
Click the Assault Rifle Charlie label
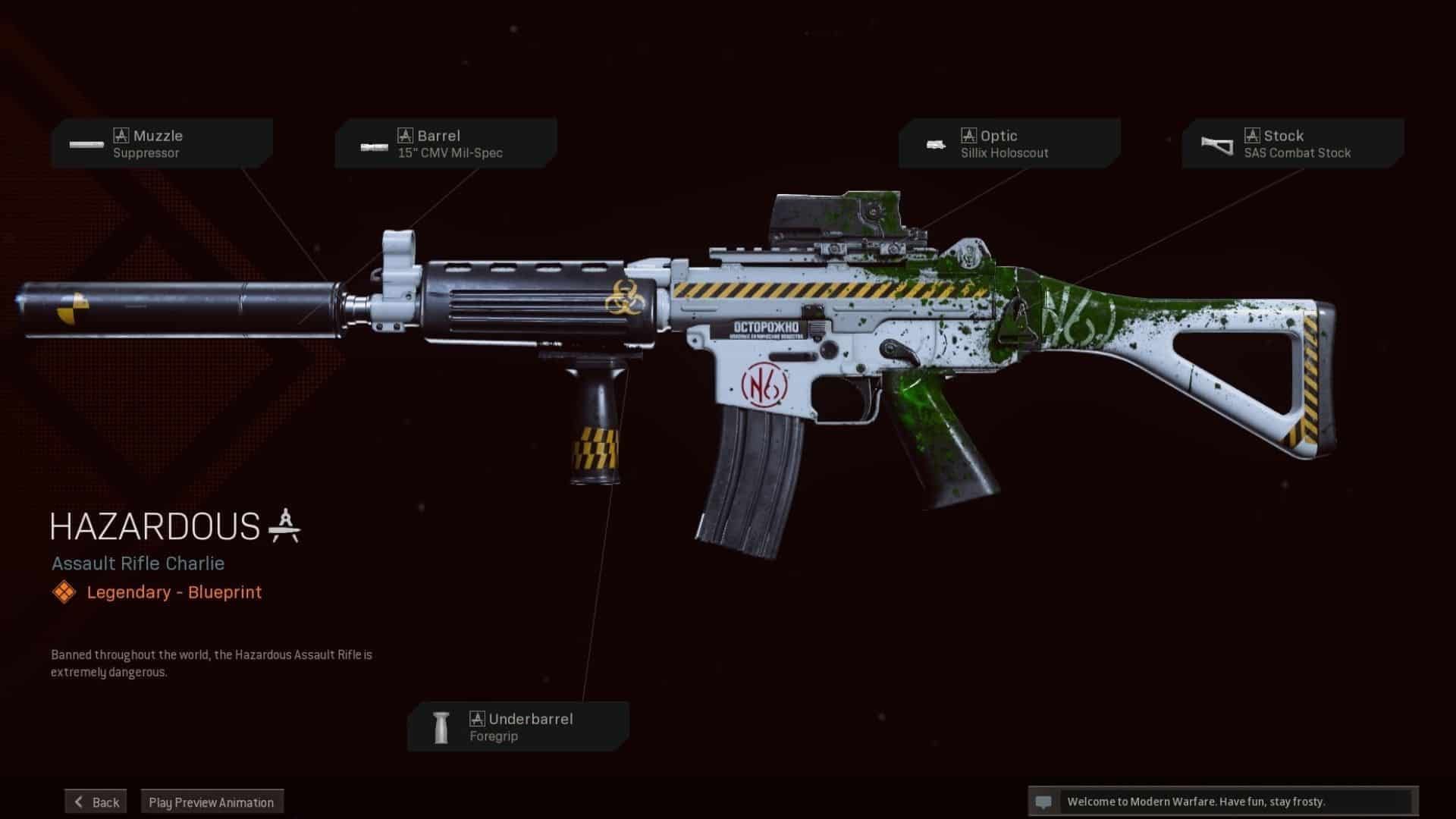(x=137, y=563)
